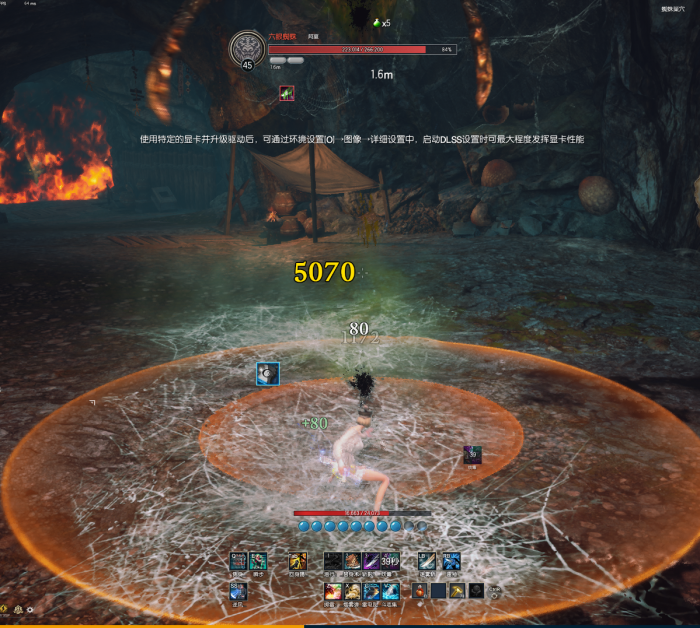Select the skill showing a 39-second cooldown

coord(389,561)
